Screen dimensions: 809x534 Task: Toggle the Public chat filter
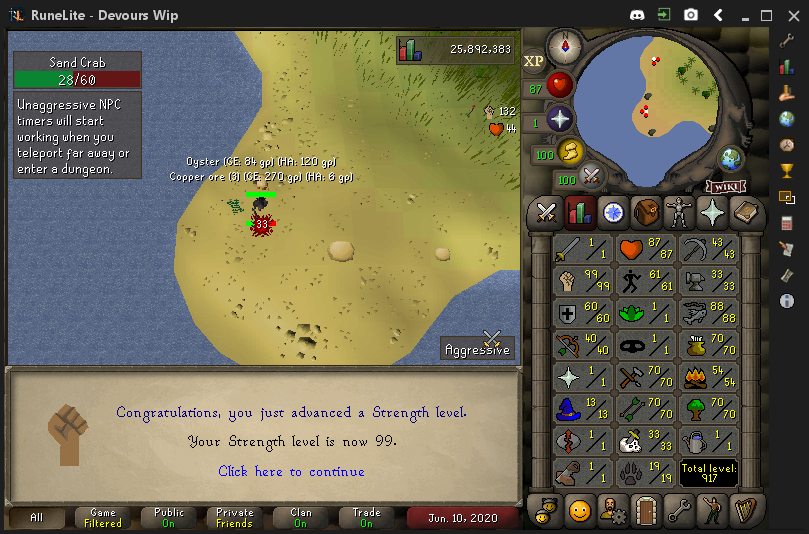(x=168, y=518)
